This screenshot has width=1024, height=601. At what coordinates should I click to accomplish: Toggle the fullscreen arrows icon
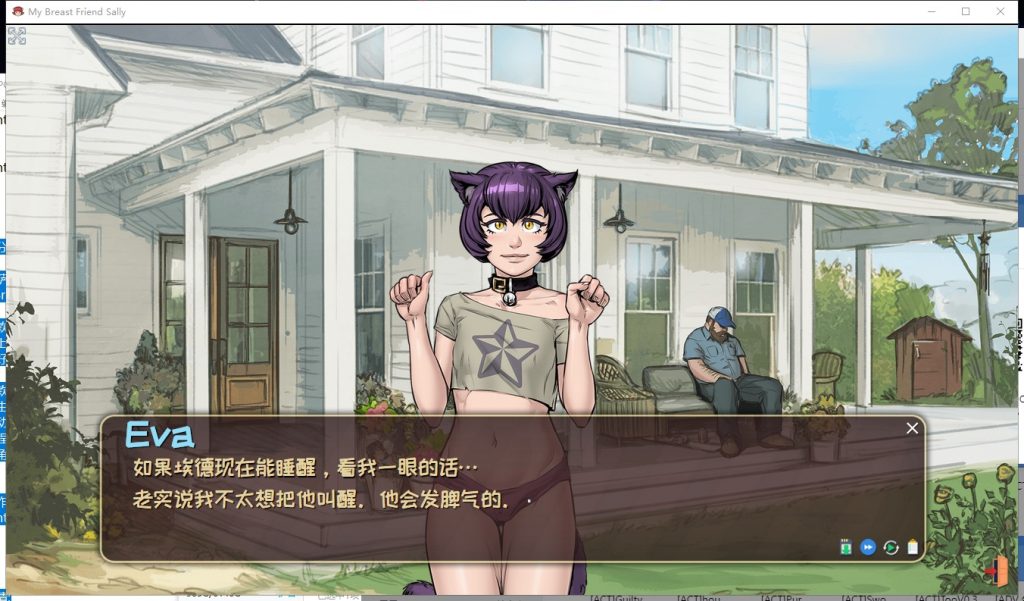[17, 36]
